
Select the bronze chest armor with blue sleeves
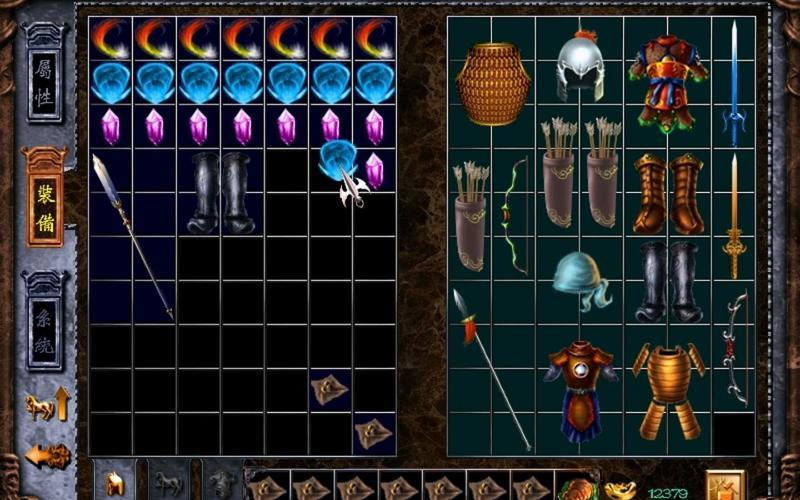pyautogui.click(x=580, y=388)
